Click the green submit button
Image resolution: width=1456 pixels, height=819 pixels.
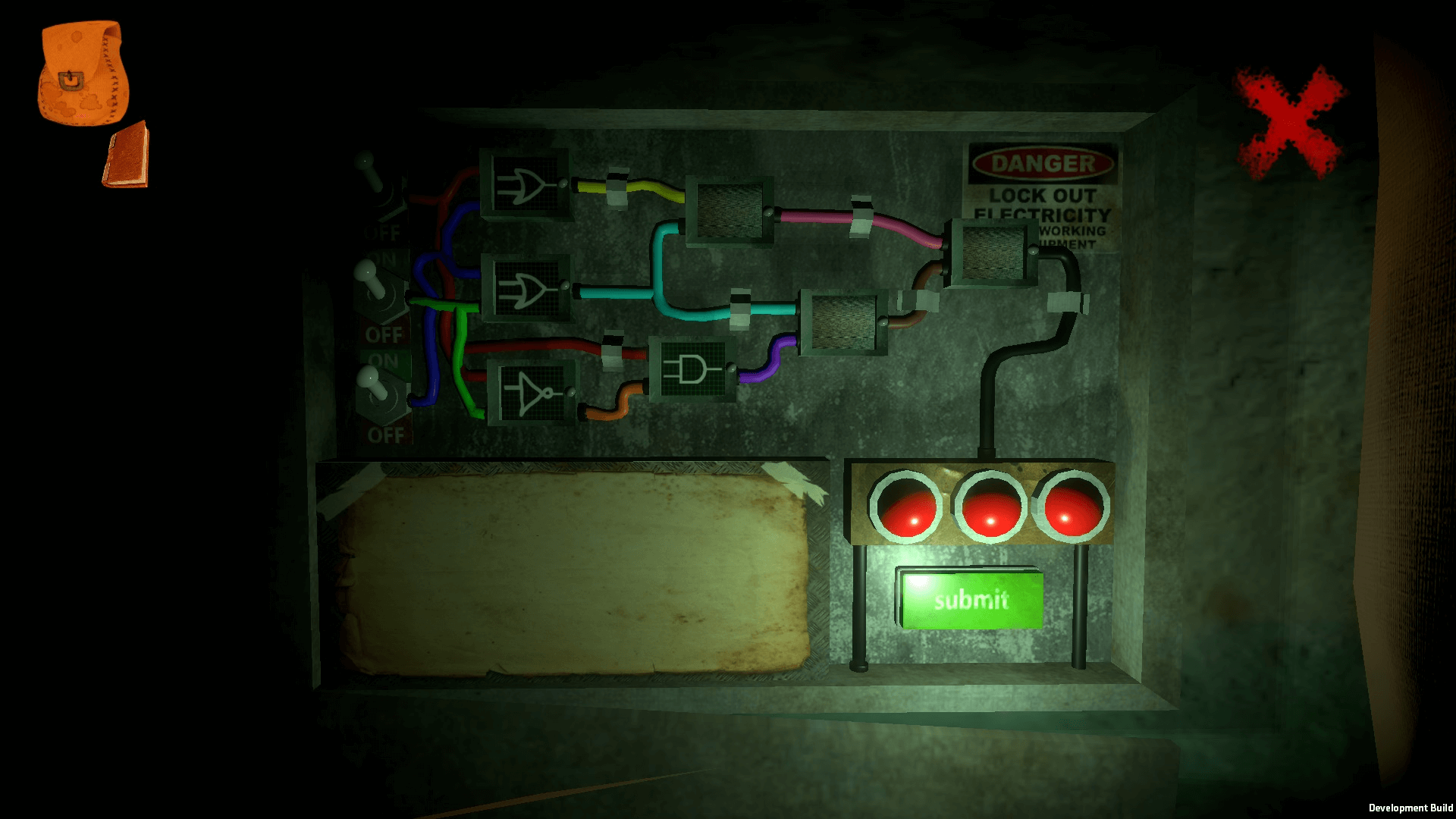pos(971,600)
